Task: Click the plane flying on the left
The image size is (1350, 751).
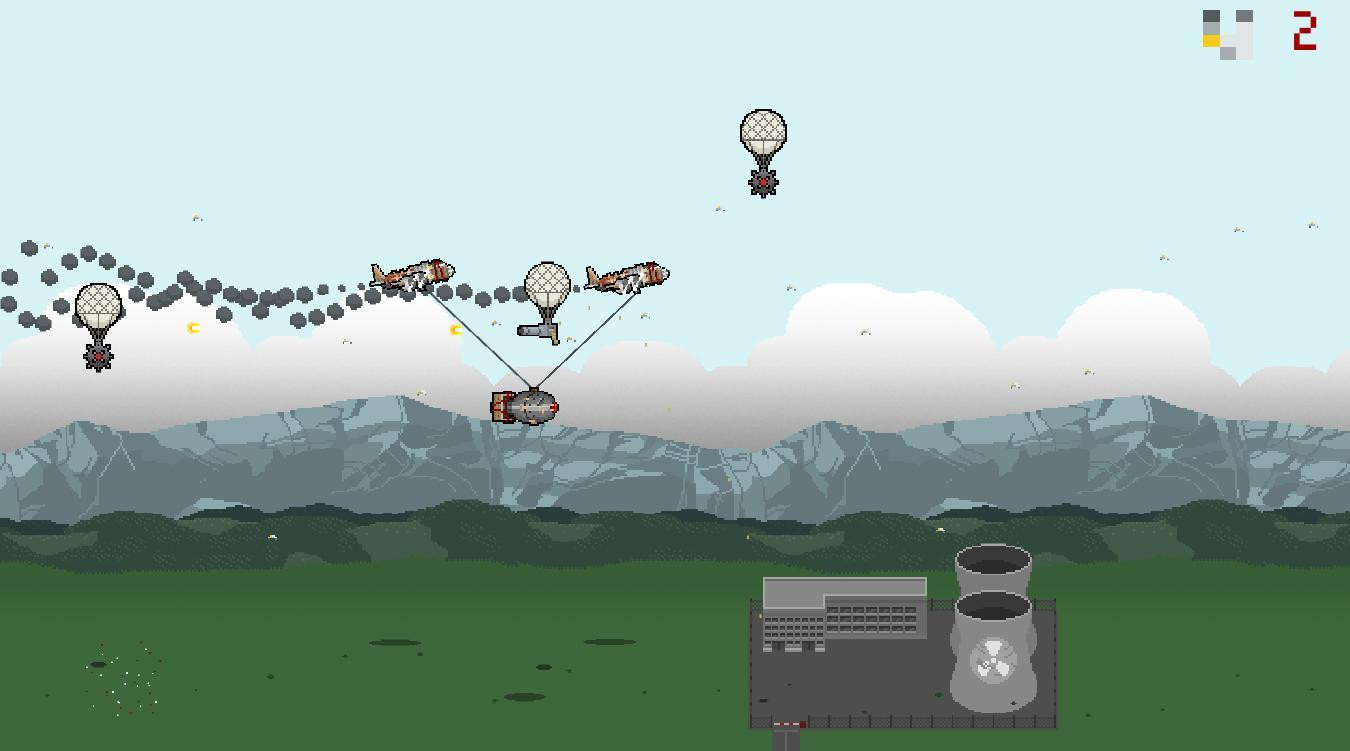Action: (412, 273)
